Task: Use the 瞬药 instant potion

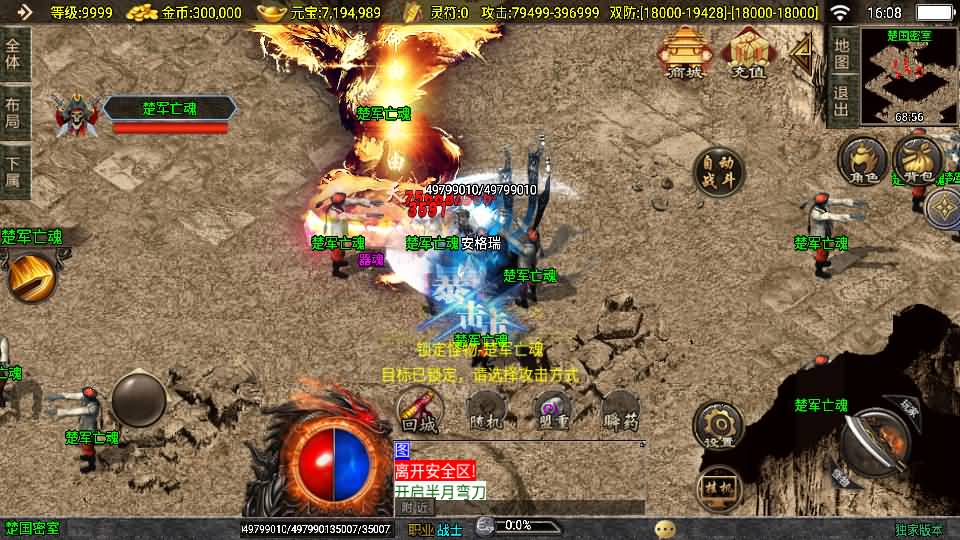Action: click(620, 410)
